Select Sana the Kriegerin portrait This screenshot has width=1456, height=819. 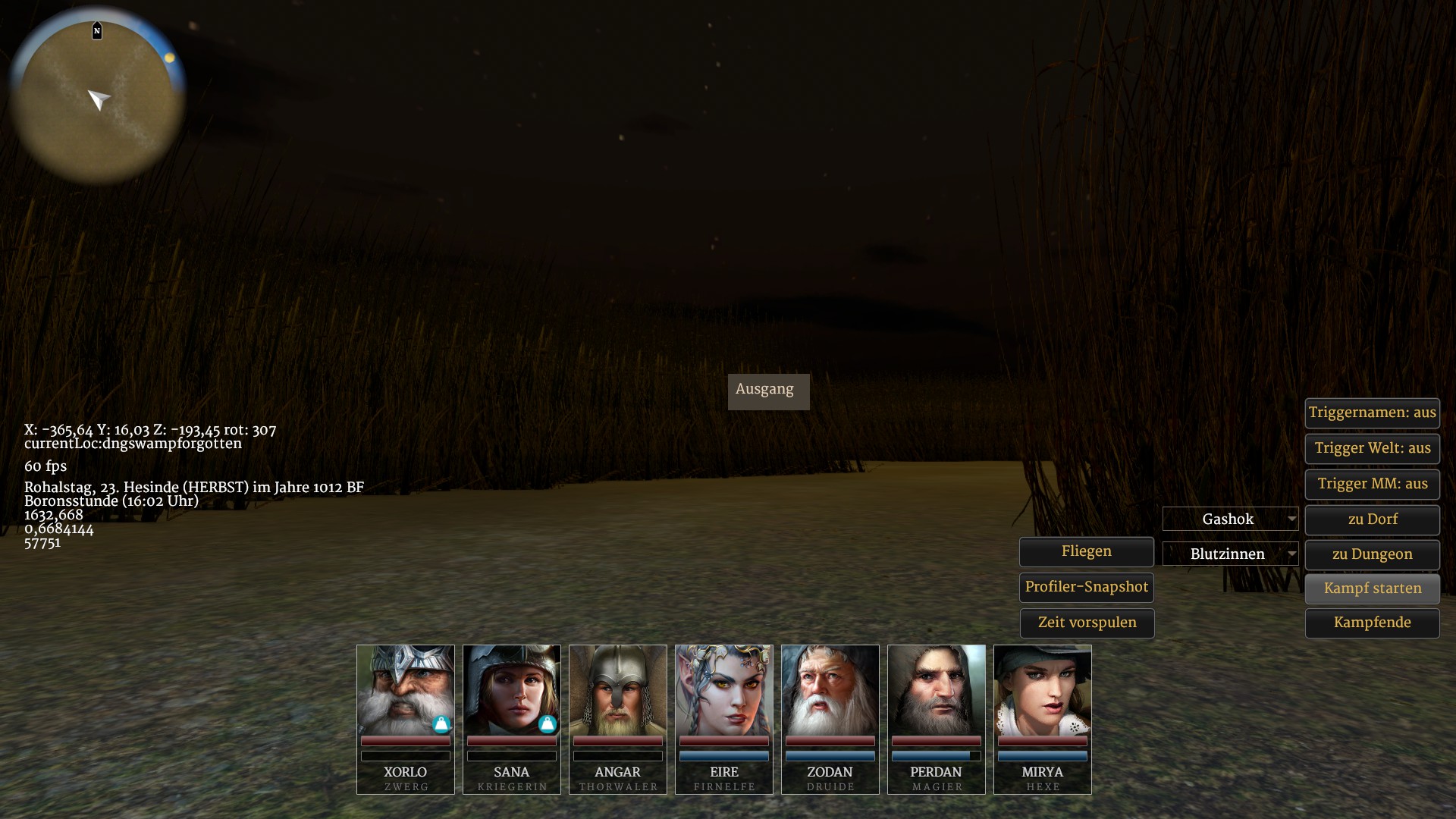512,691
